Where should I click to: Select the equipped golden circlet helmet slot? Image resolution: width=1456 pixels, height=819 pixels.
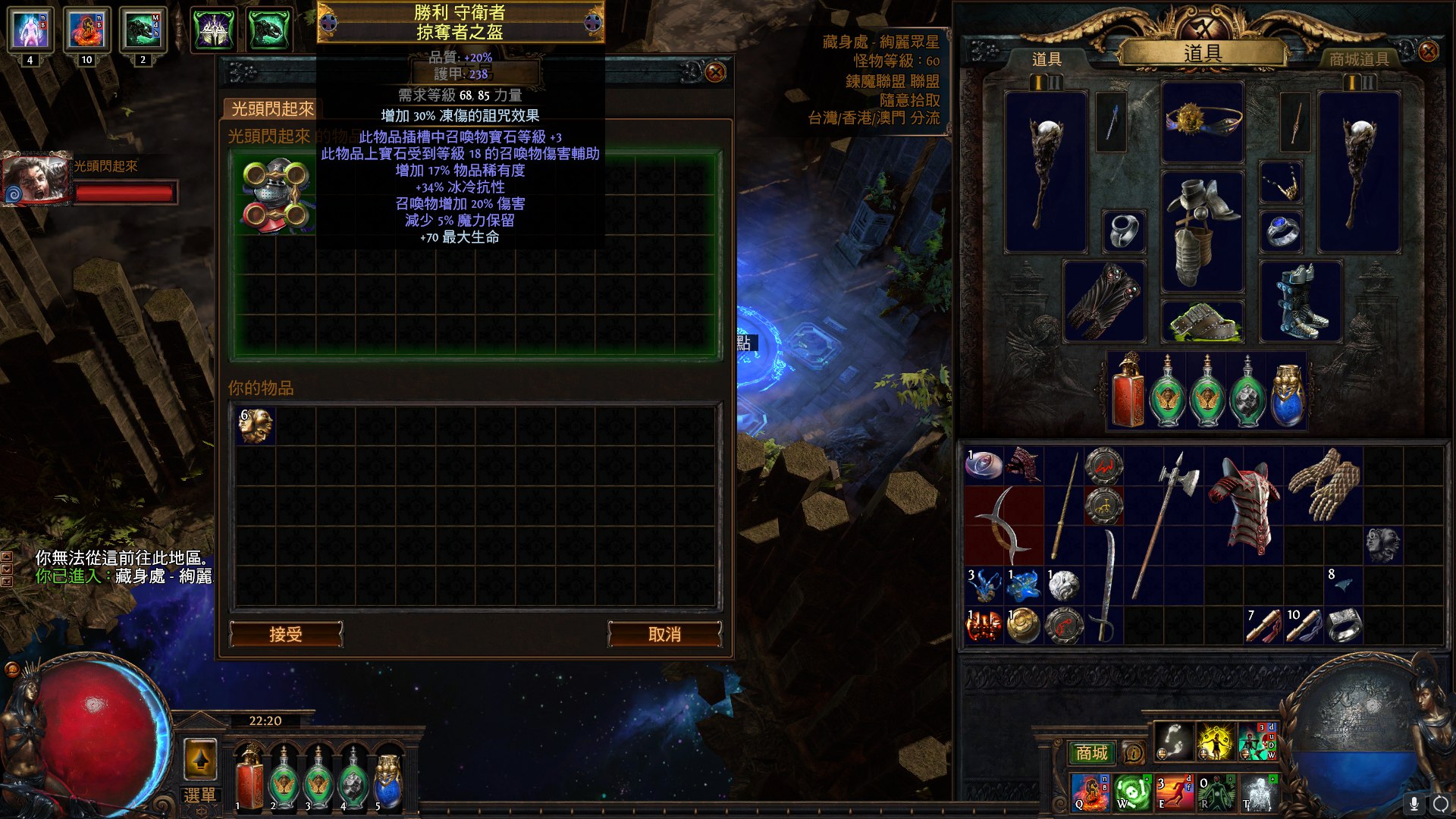[1203, 121]
